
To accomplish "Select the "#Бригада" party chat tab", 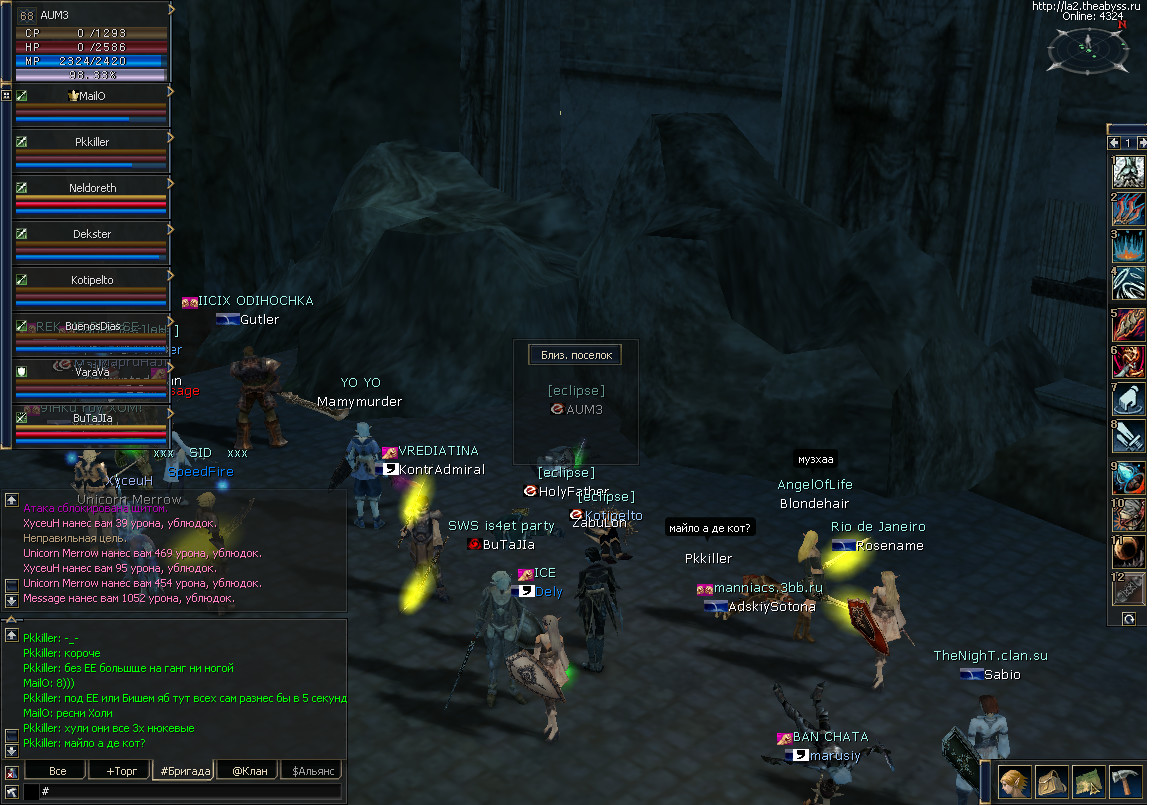I will coord(184,771).
